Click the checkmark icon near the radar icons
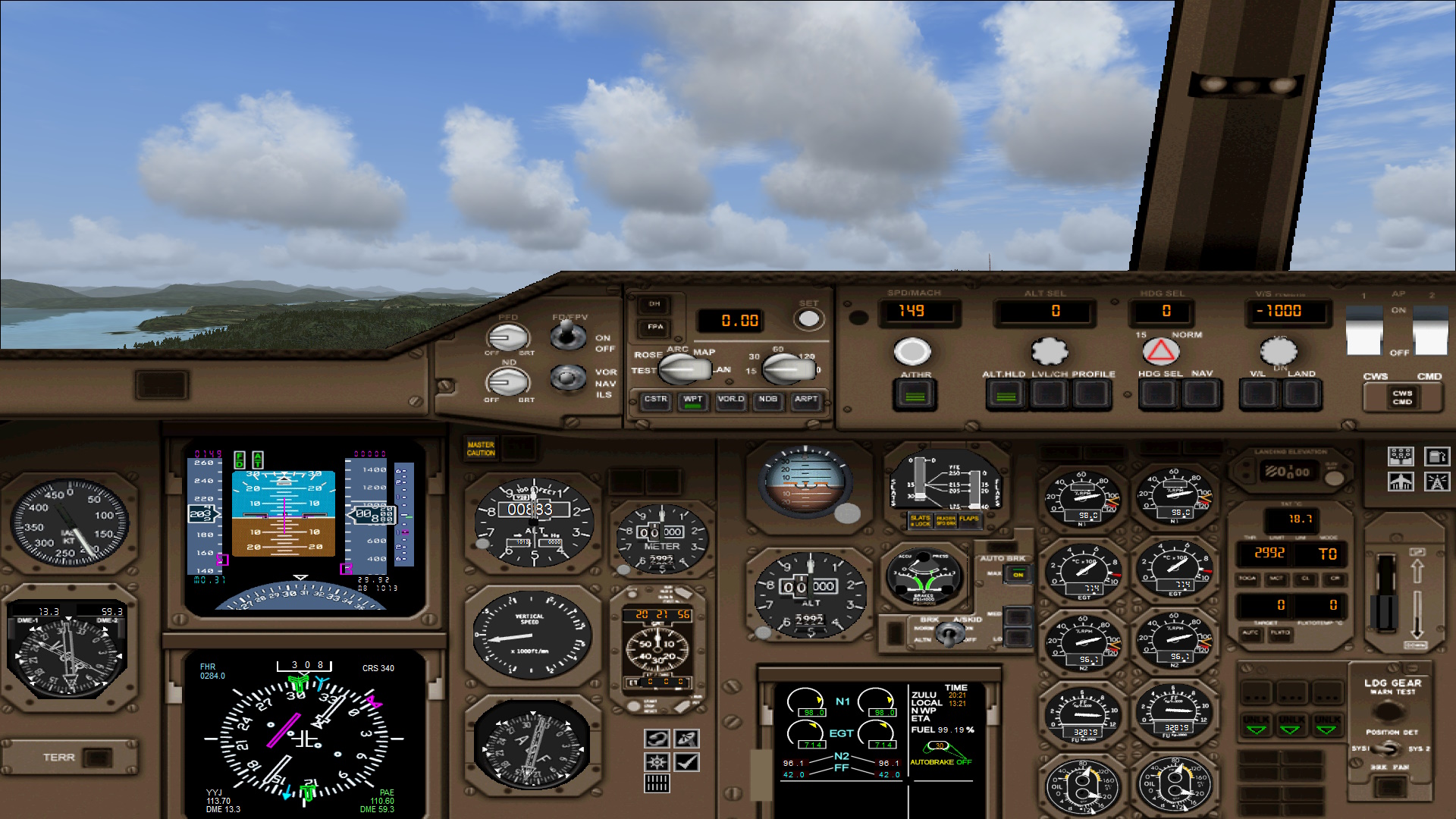1456x819 pixels. pos(686,761)
